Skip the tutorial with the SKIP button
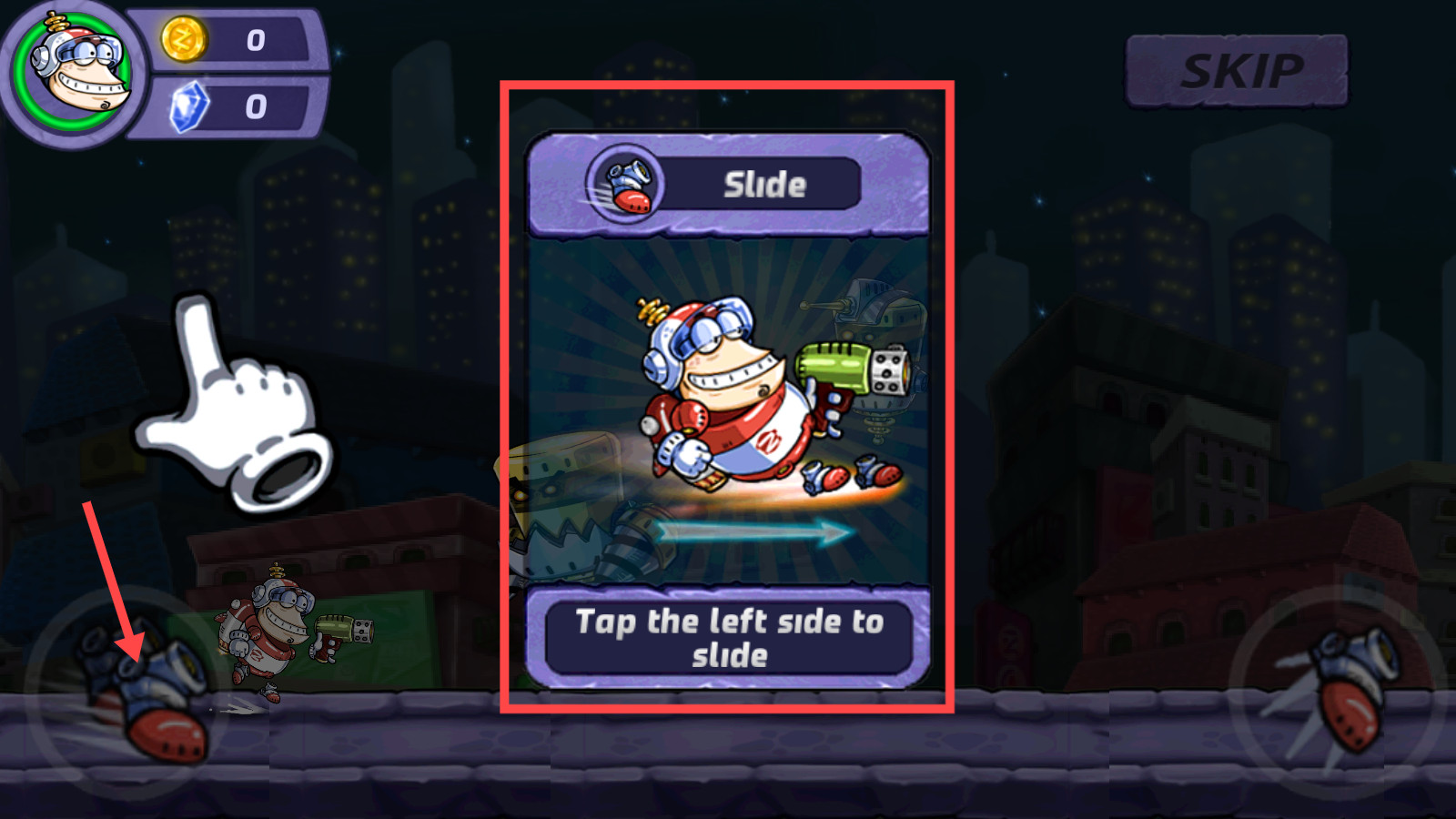Viewport: 1456px width, 819px height. 1237,71
